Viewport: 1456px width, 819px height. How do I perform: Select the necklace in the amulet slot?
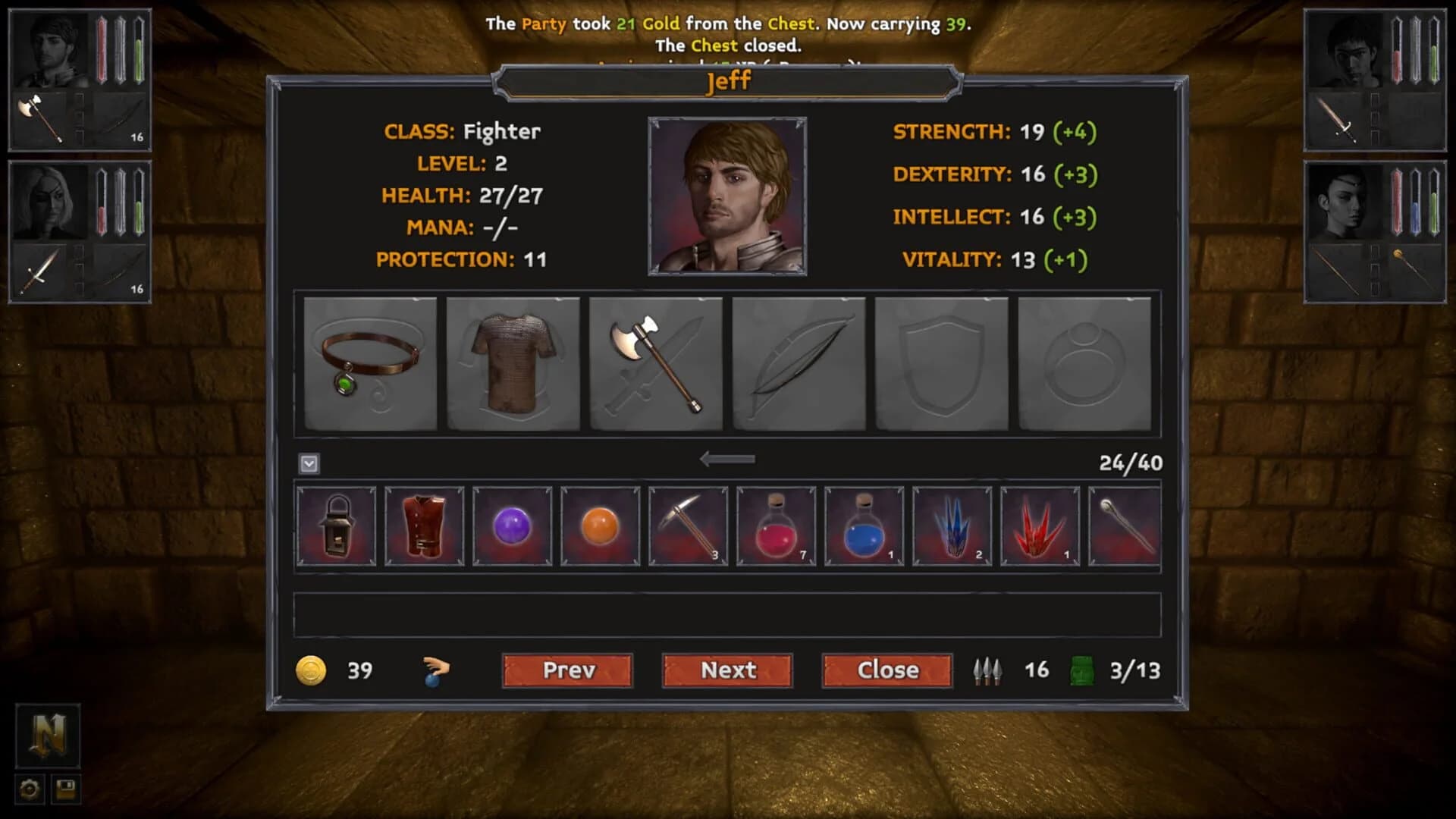(x=370, y=364)
